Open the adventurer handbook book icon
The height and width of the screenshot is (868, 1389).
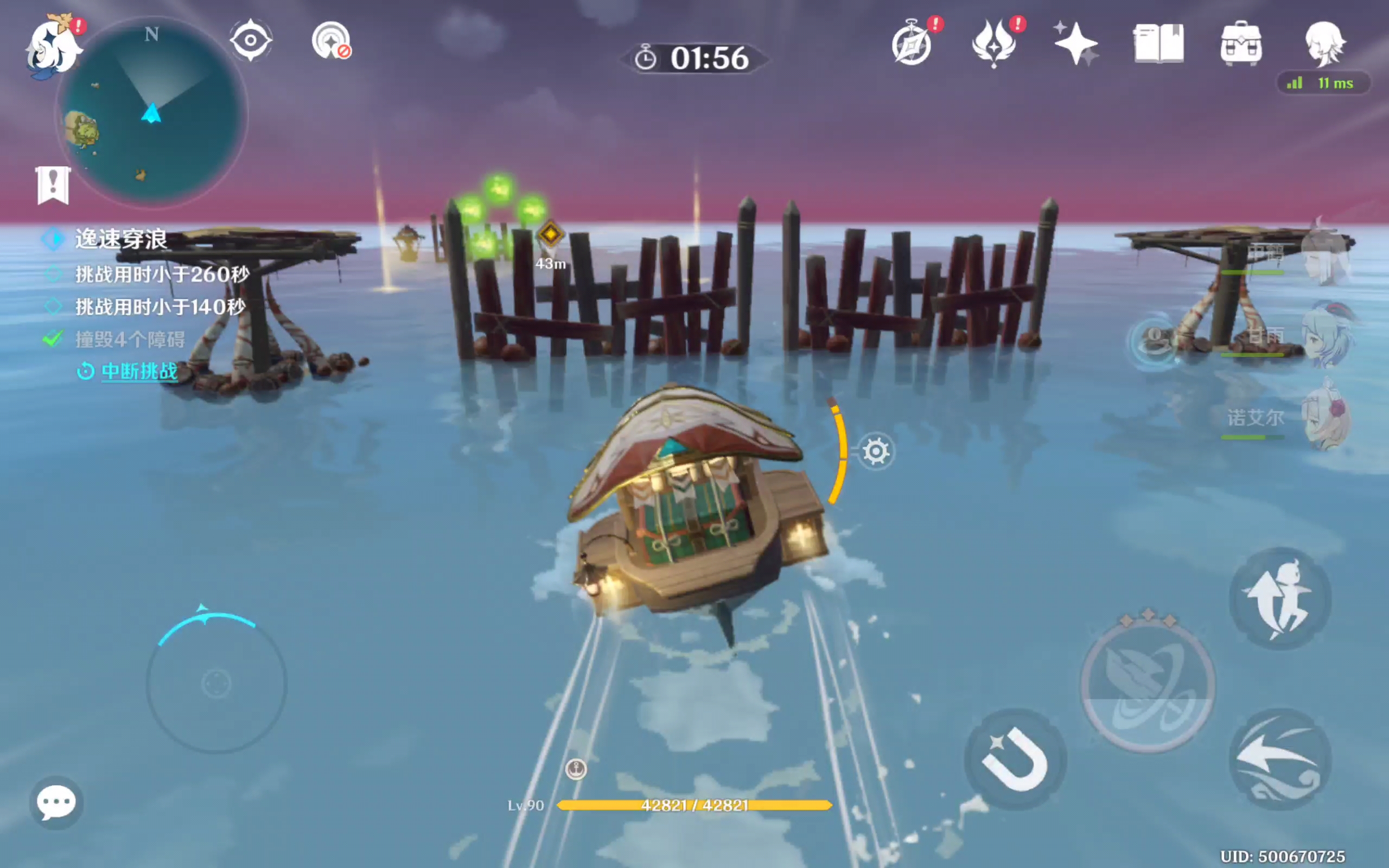[1158, 43]
